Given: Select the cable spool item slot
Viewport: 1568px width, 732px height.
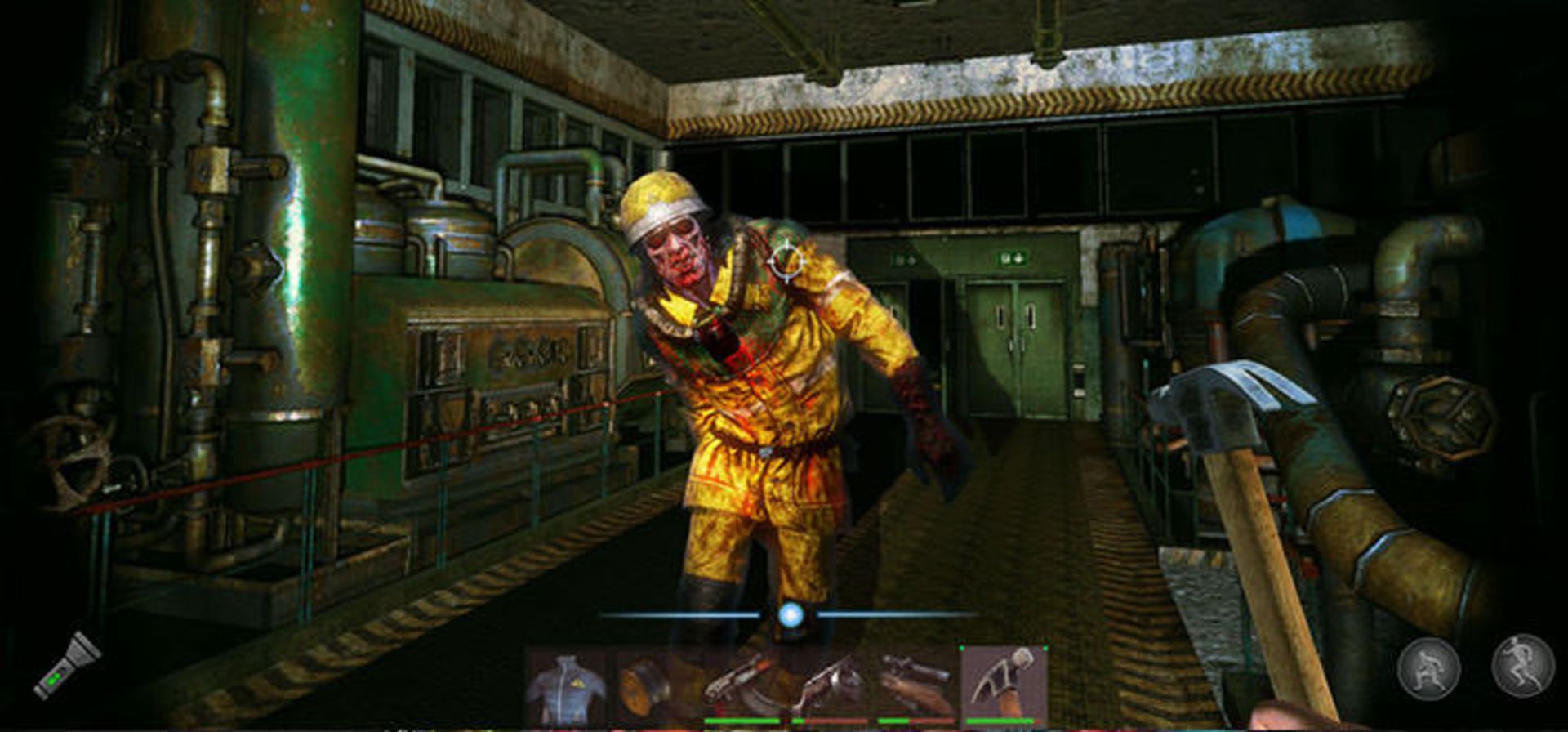Looking at the screenshot, I should (x=644, y=686).
